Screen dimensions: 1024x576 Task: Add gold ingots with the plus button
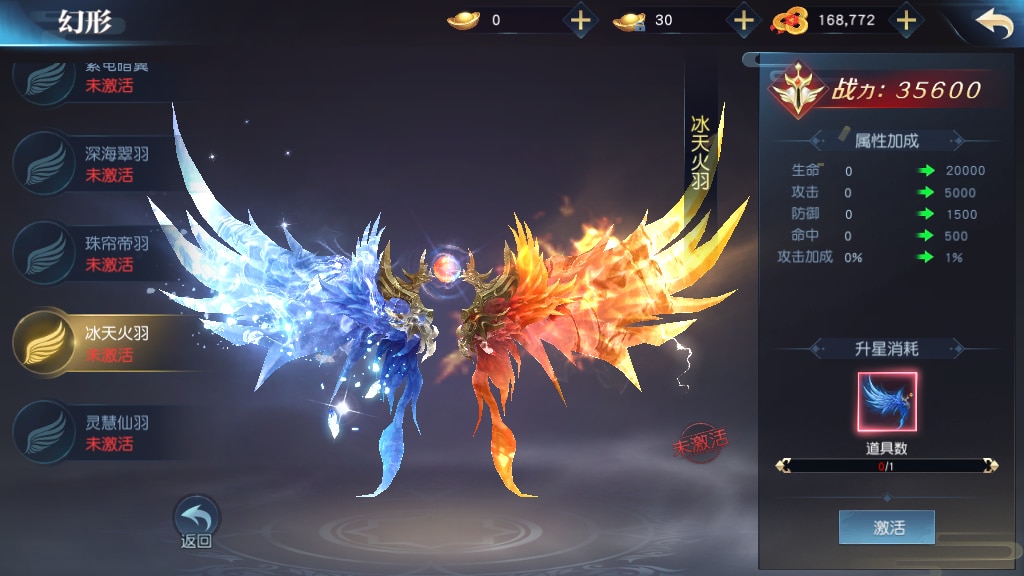(x=580, y=20)
